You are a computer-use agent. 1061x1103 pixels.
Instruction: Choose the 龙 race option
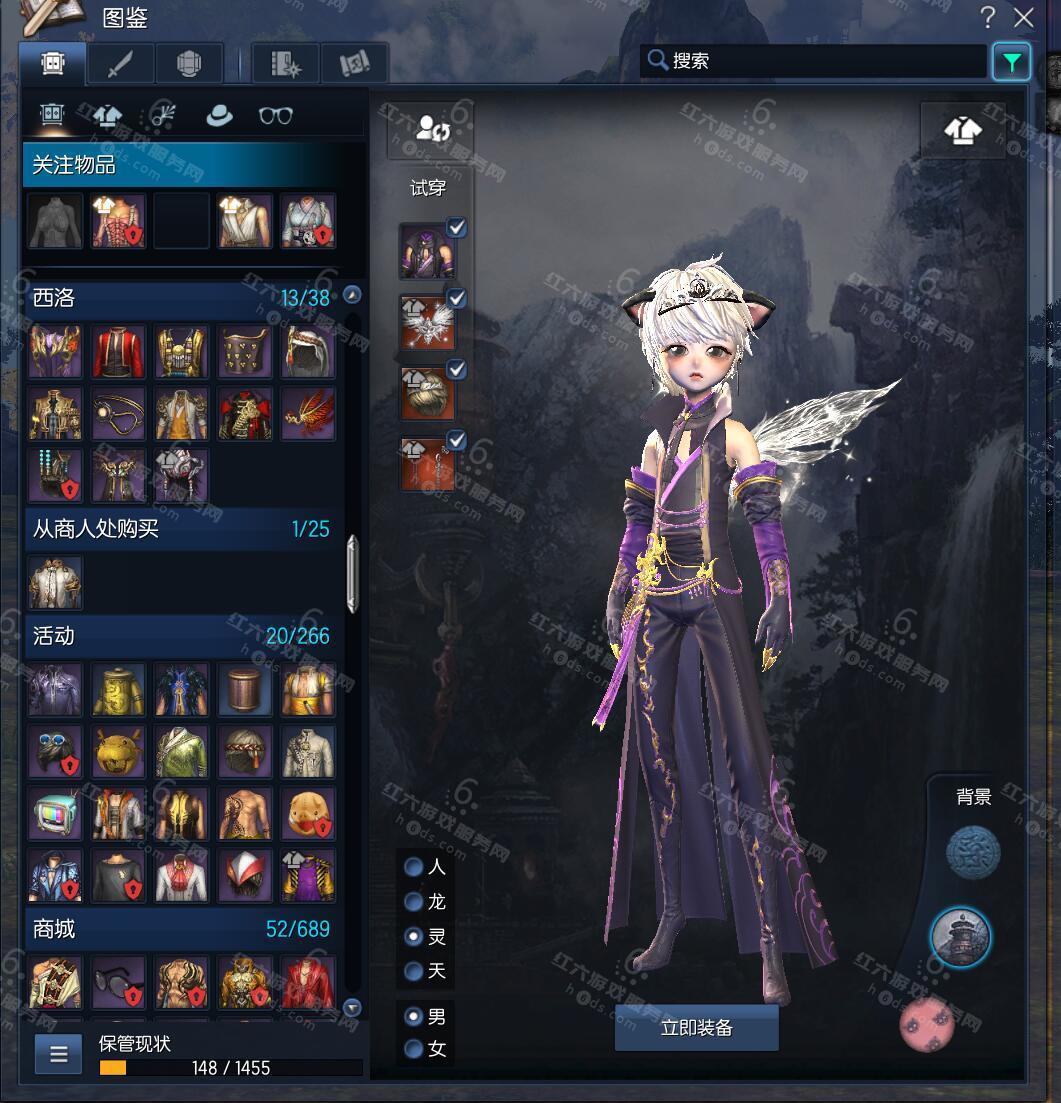point(413,902)
